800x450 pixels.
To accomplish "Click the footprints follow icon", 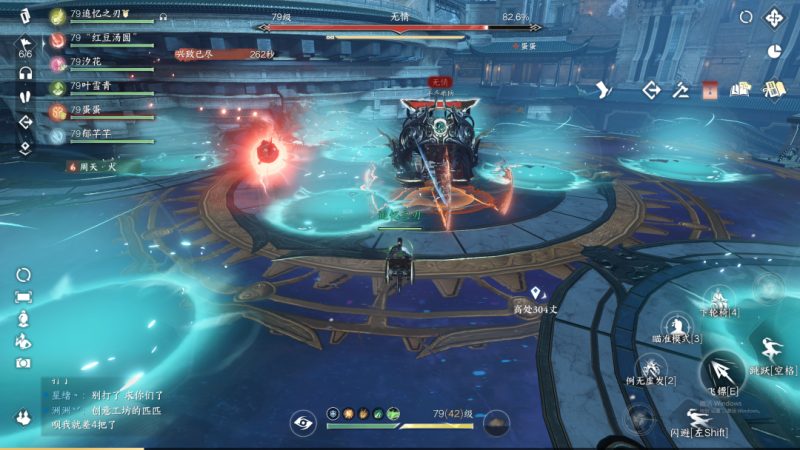I will [26, 98].
